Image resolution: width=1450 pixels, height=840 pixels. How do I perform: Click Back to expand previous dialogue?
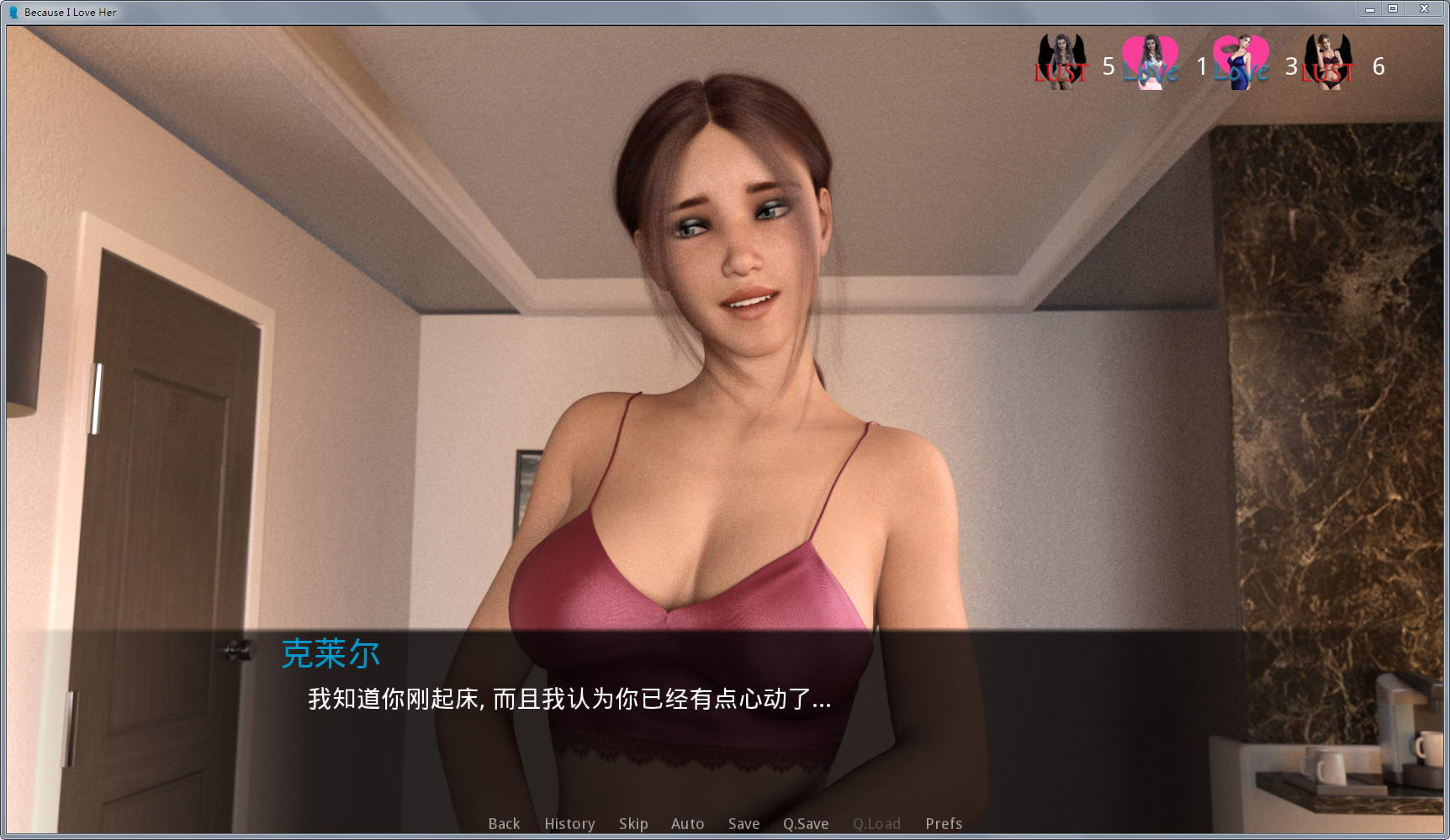(503, 824)
